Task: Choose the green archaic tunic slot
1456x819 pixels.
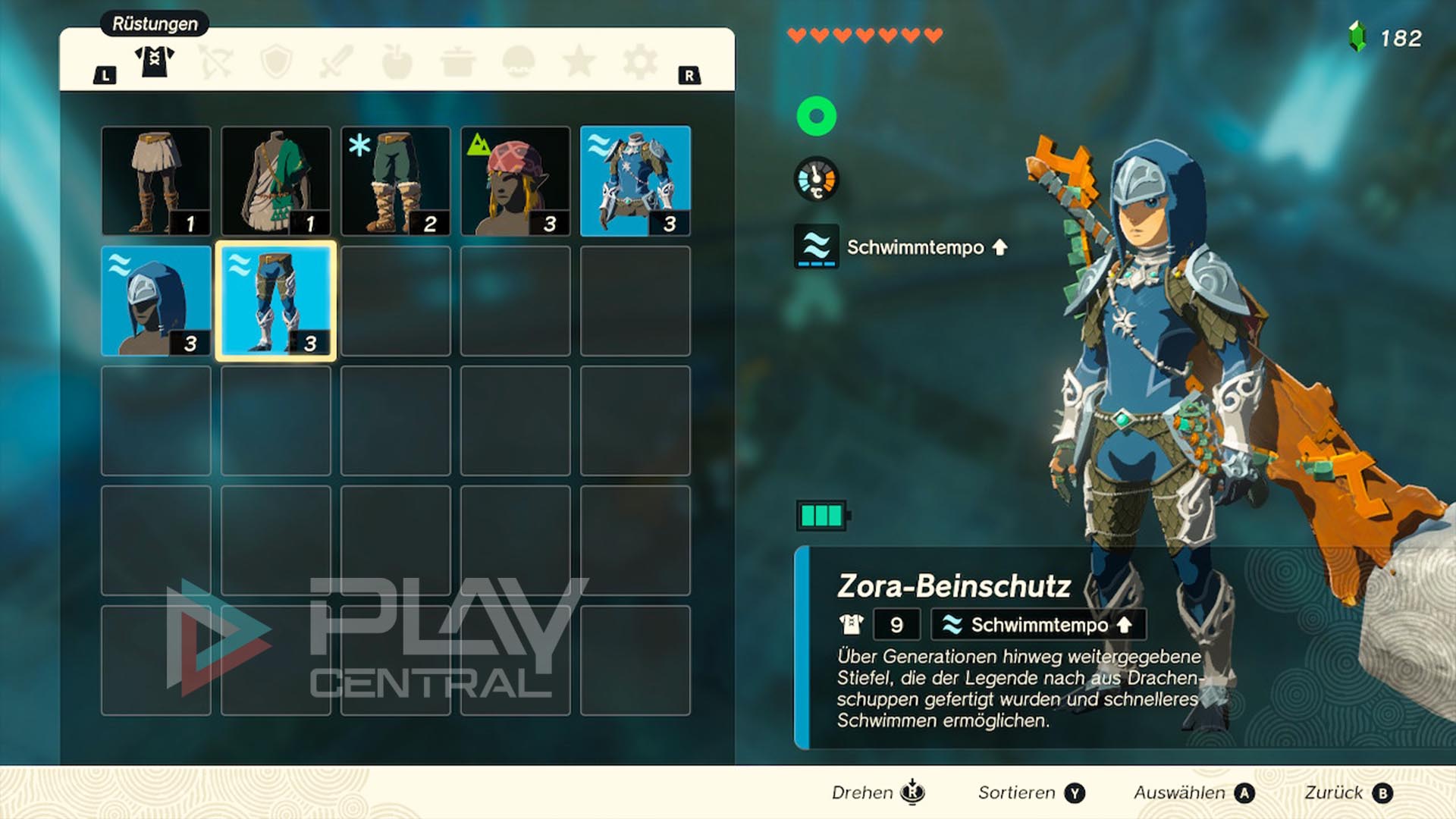Action: (x=276, y=181)
